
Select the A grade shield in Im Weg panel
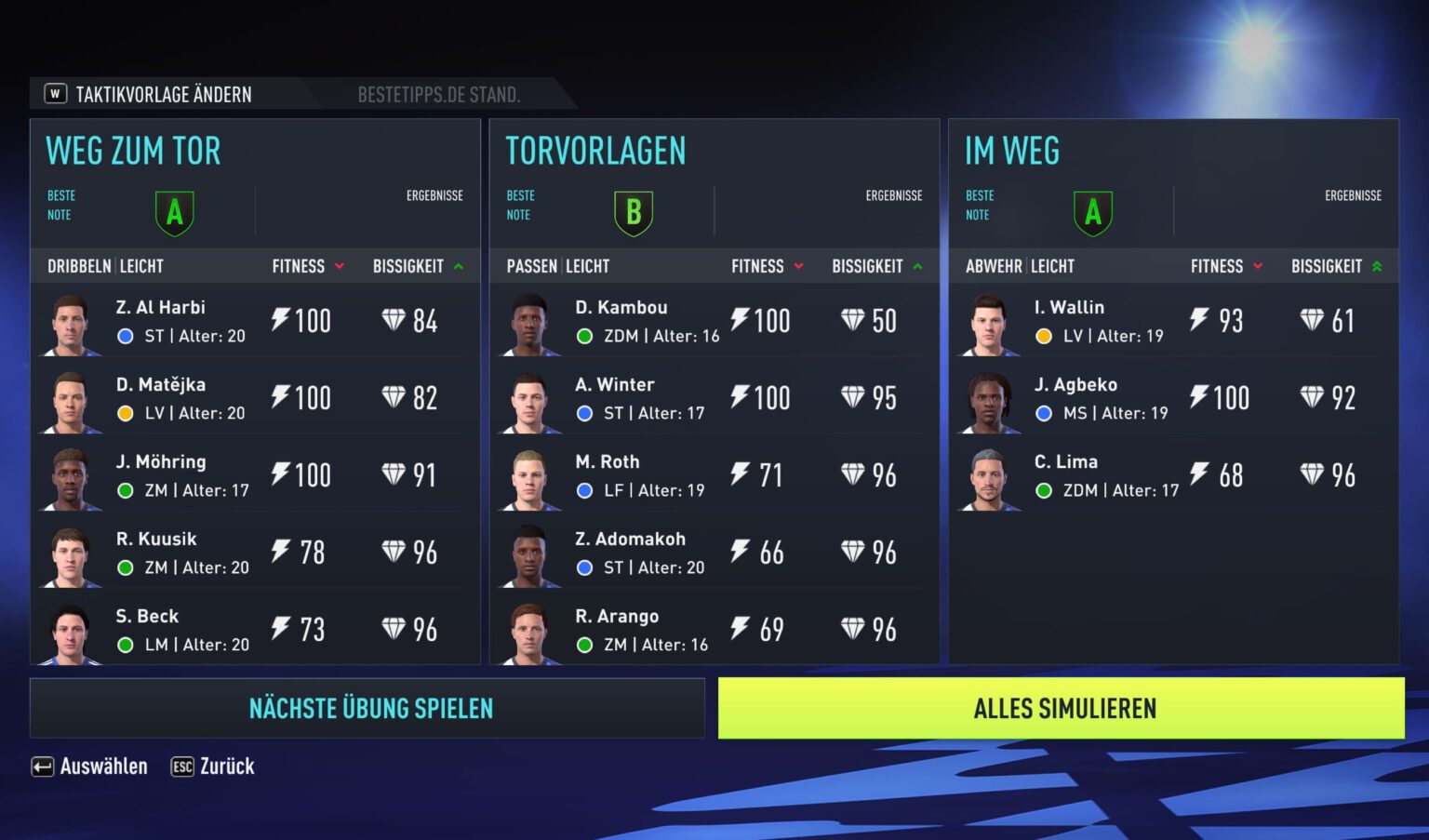(1093, 211)
